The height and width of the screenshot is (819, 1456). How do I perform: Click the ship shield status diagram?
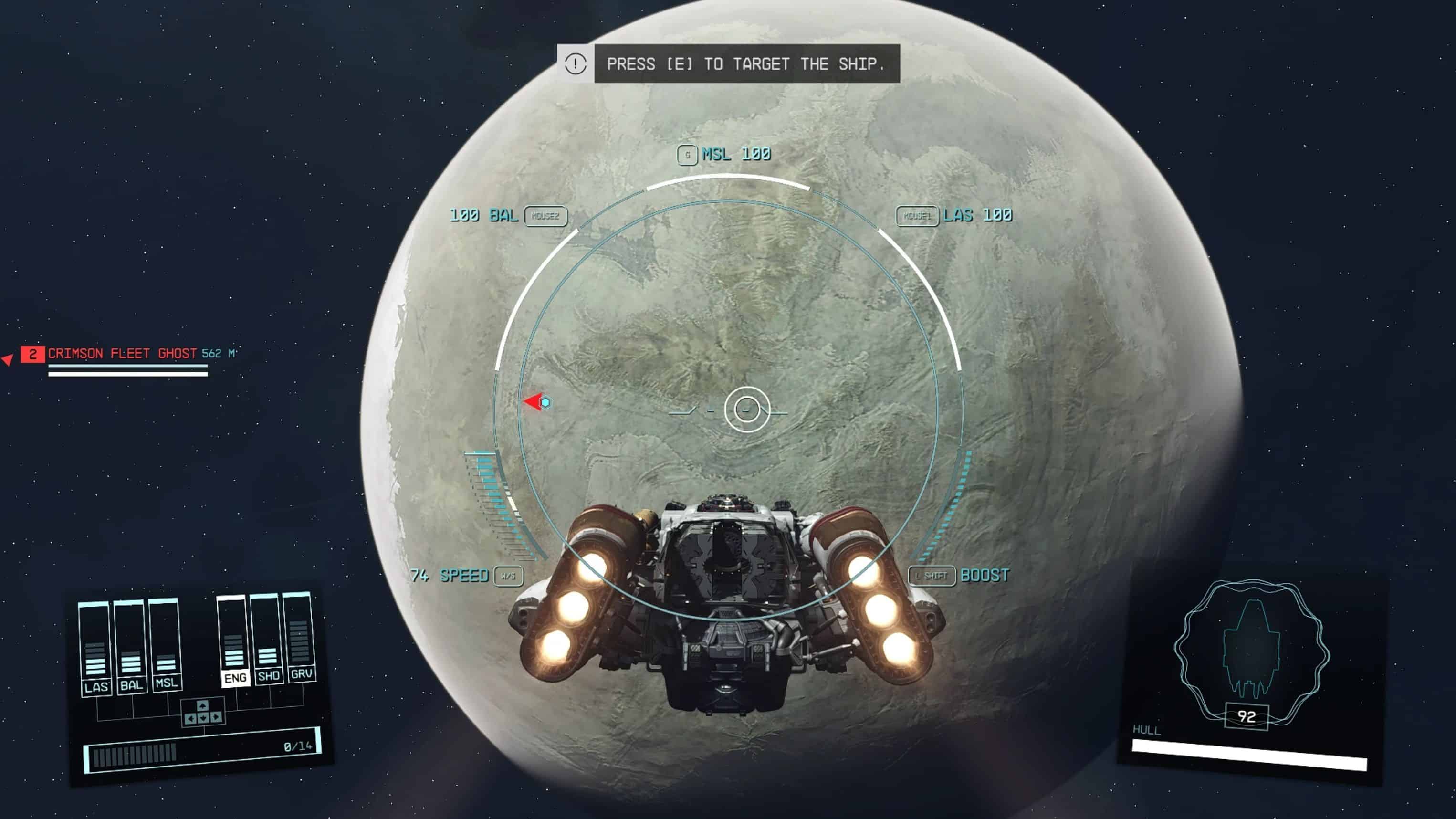click(x=1250, y=650)
